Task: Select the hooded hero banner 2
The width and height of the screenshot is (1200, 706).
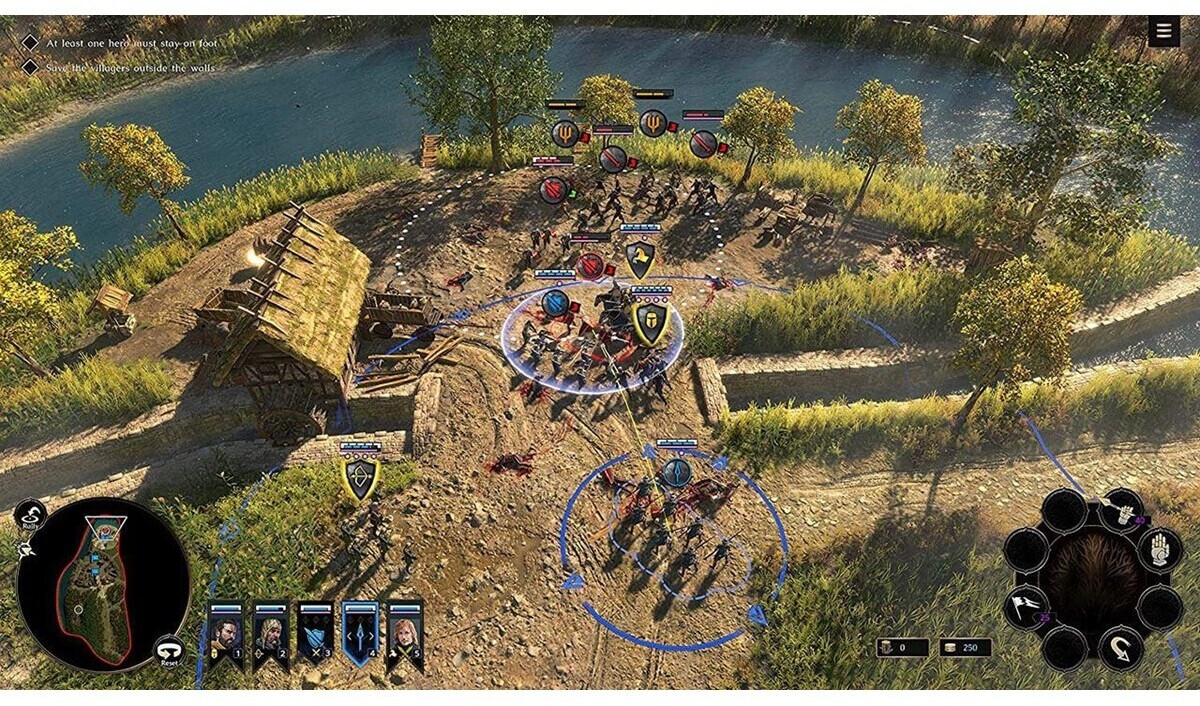Action: point(270,634)
